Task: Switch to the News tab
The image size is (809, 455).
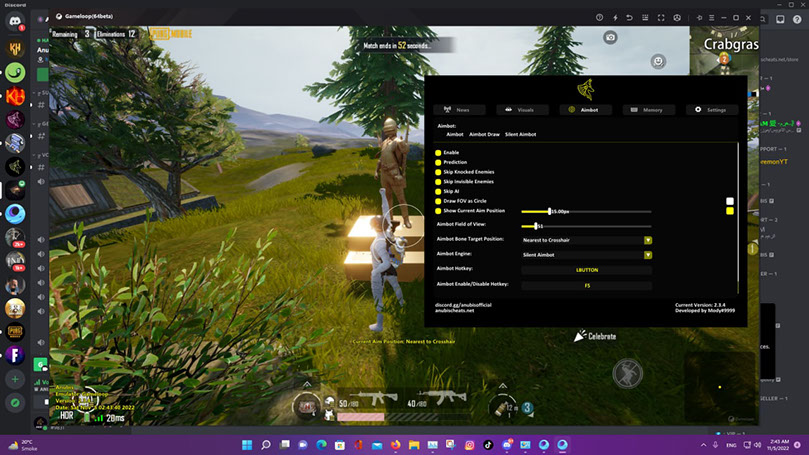Action: pos(459,109)
